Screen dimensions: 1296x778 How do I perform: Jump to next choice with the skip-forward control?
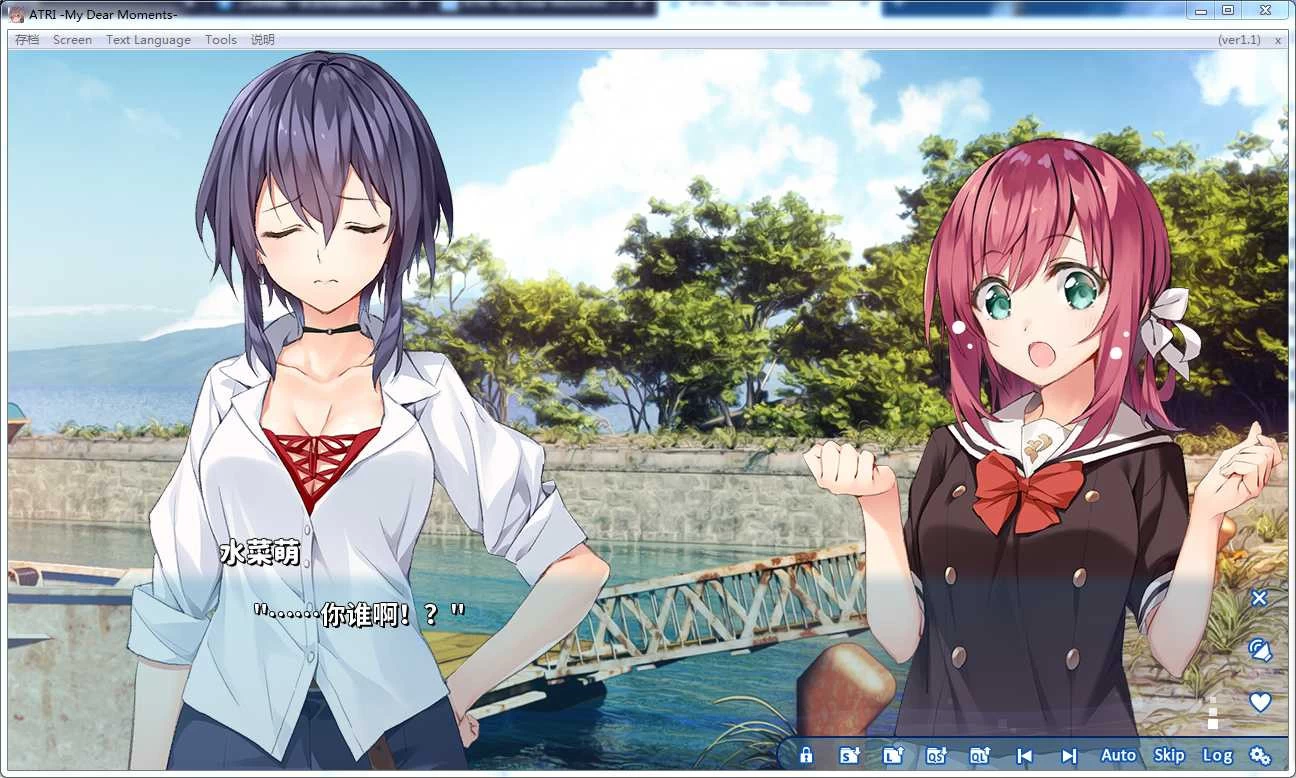pyautogui.click(x=1068, y=756)
